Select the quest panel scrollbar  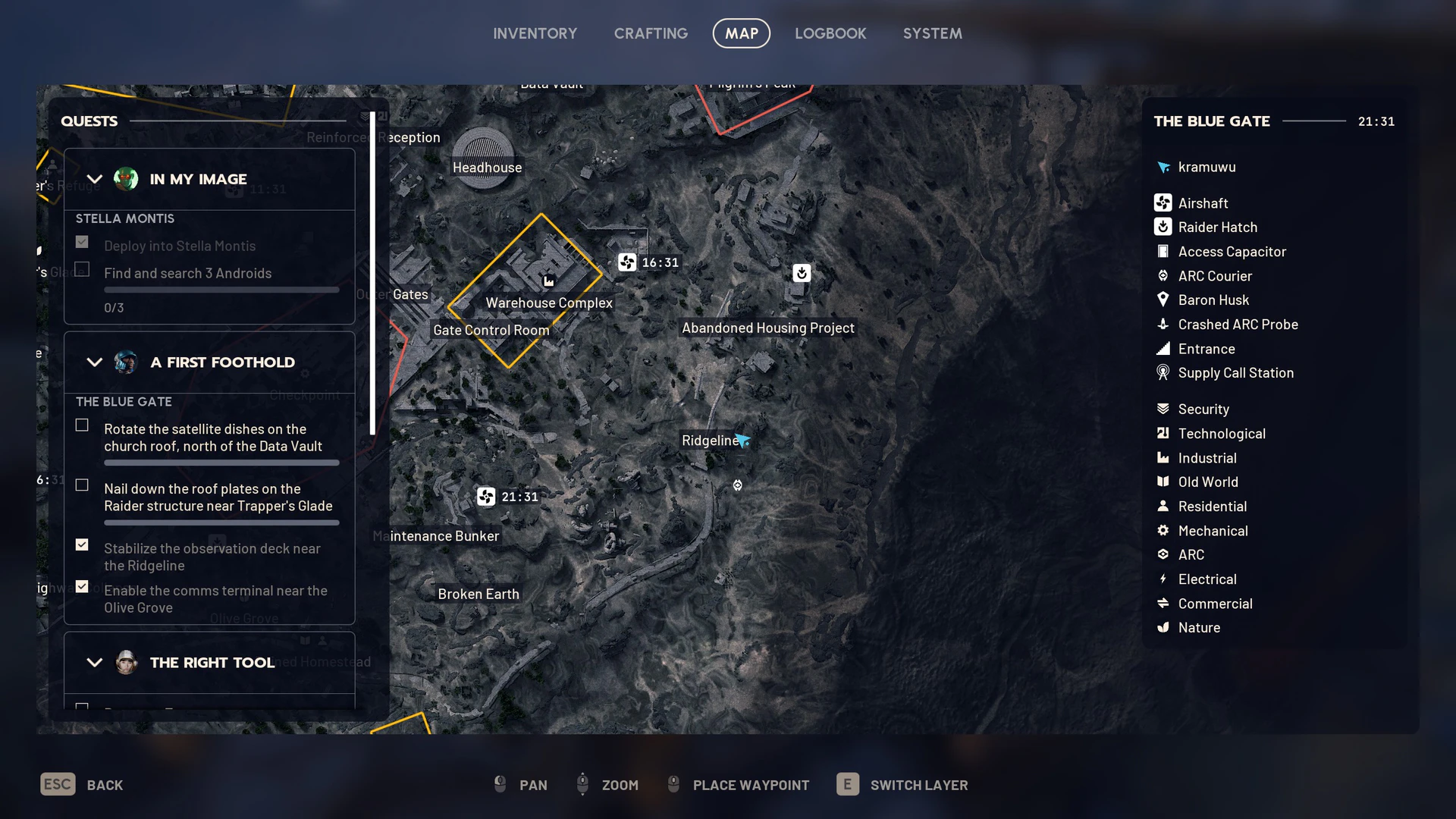372,273
